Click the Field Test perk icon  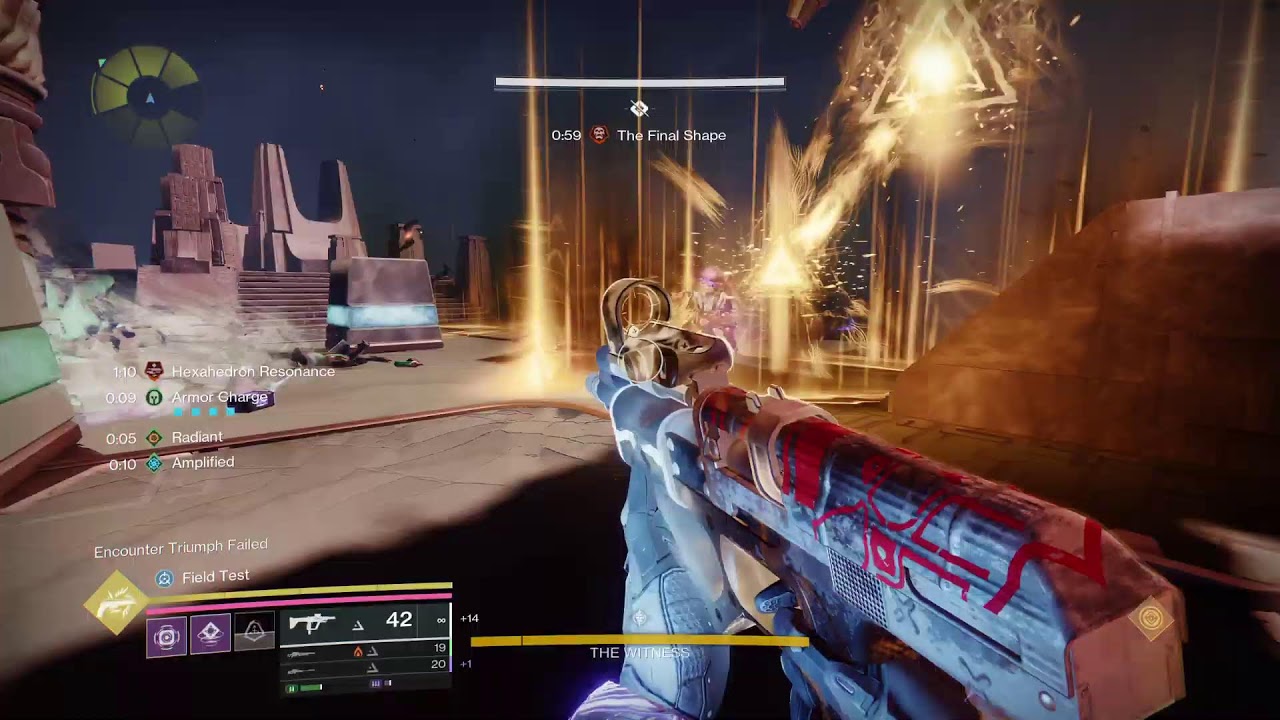165,577
